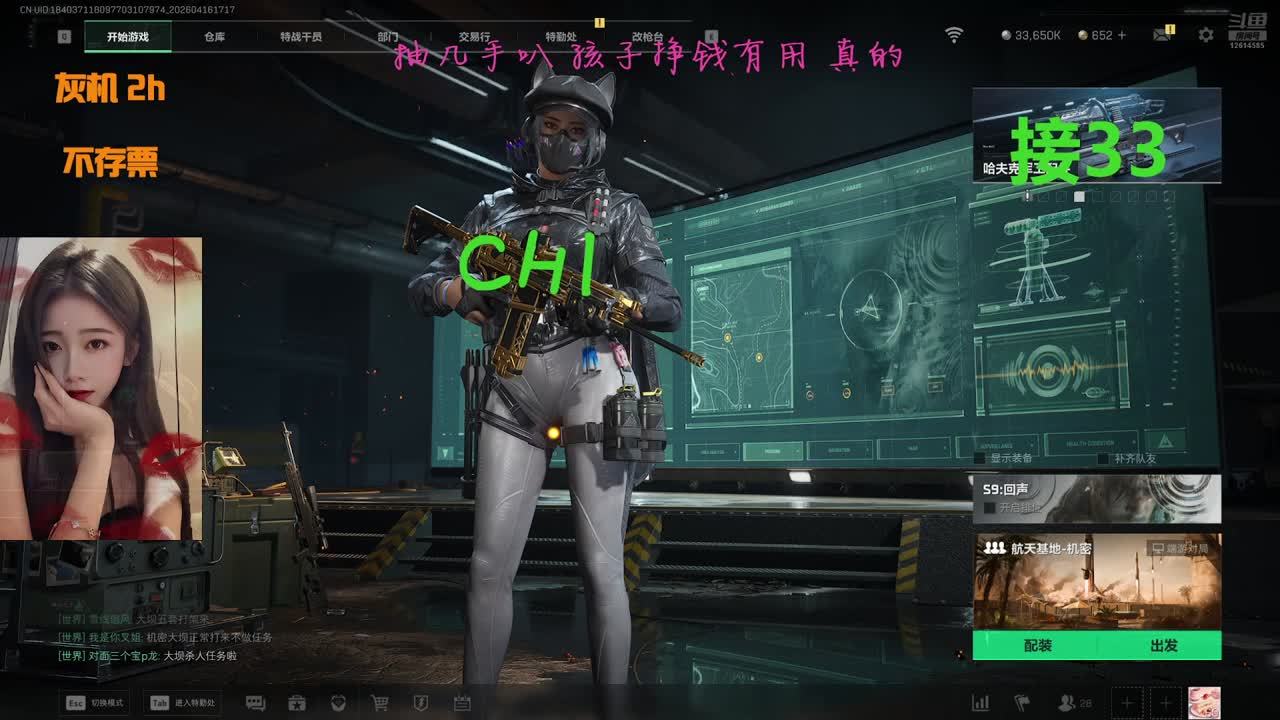Open settings via the gear icon
This screenshot has height=720, width=1280.
[1206, 35]
